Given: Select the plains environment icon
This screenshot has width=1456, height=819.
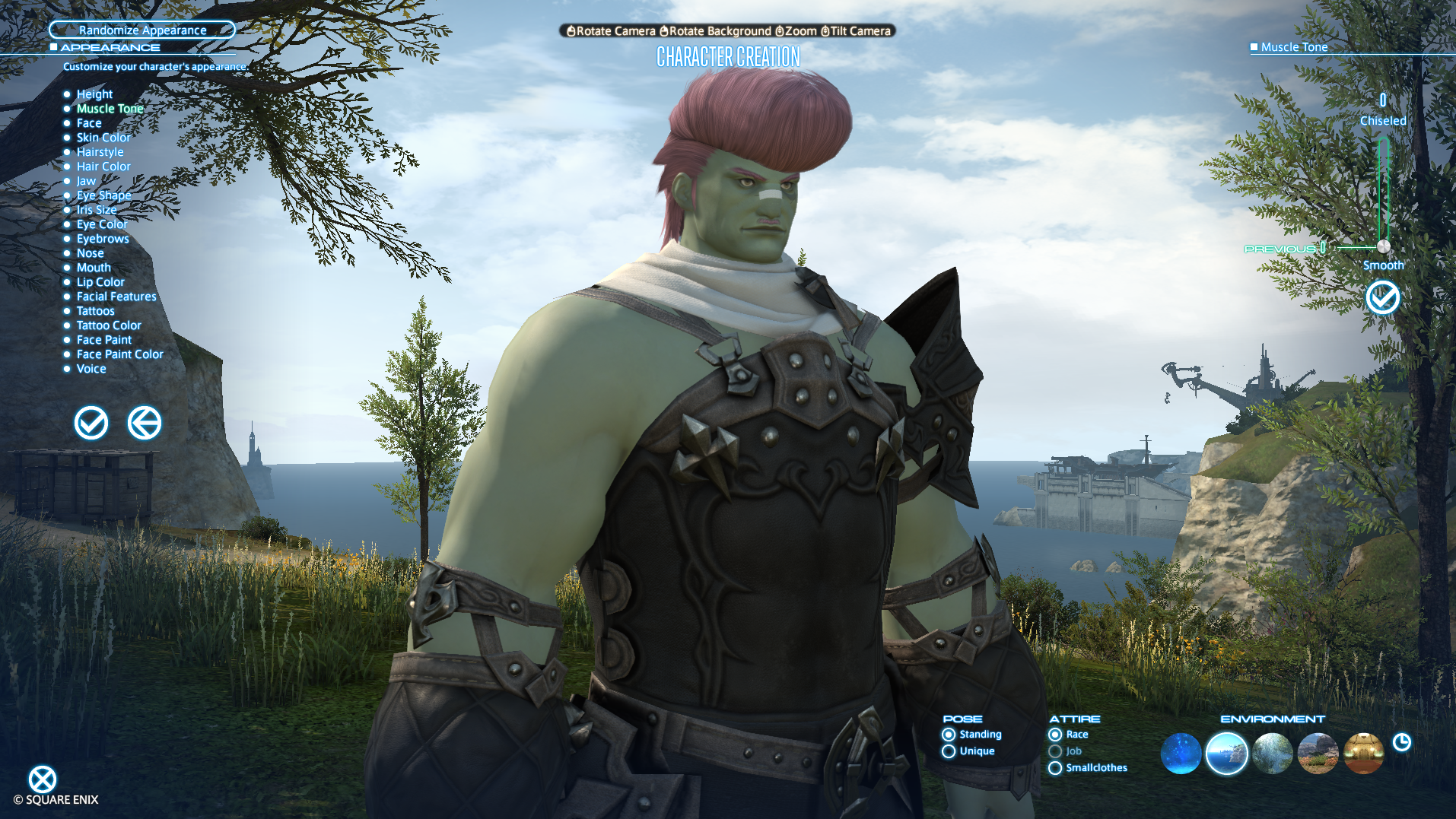Looking at the screenshot, I should pyautogui.click(x=1318, y=754).
